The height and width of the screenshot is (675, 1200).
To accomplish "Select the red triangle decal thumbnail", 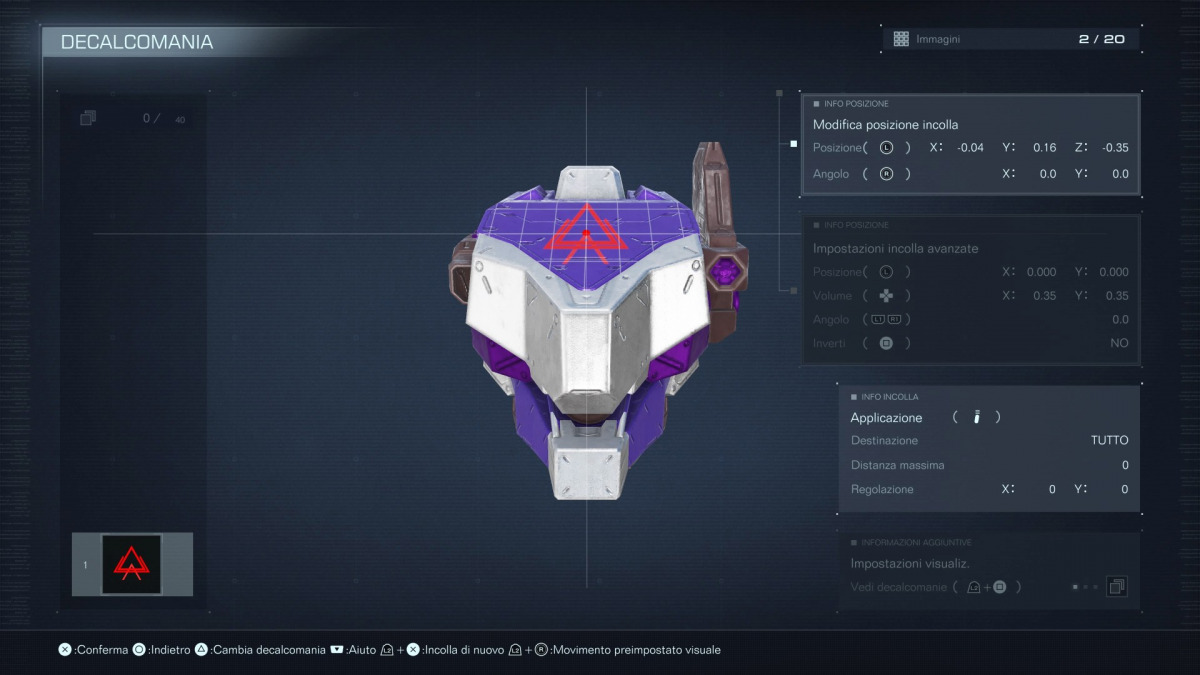I will pos(131,564).
